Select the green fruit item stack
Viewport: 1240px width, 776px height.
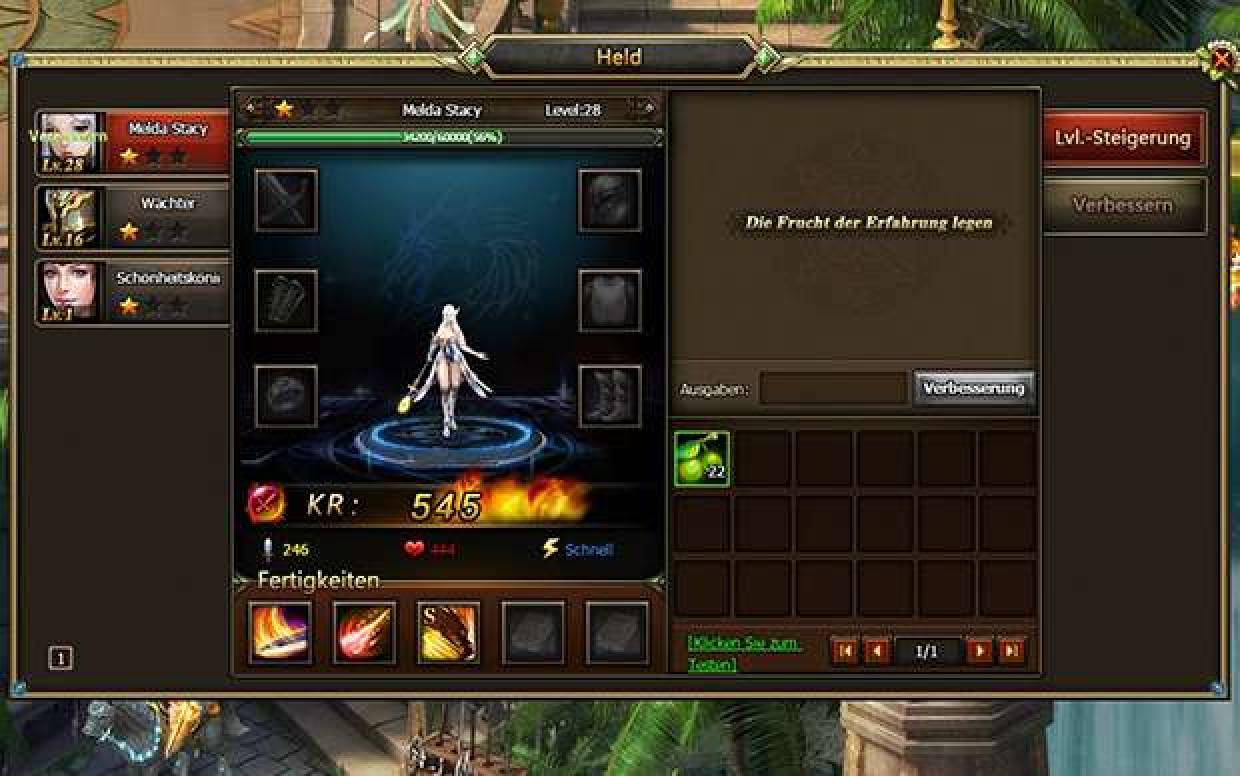[702, 459]
